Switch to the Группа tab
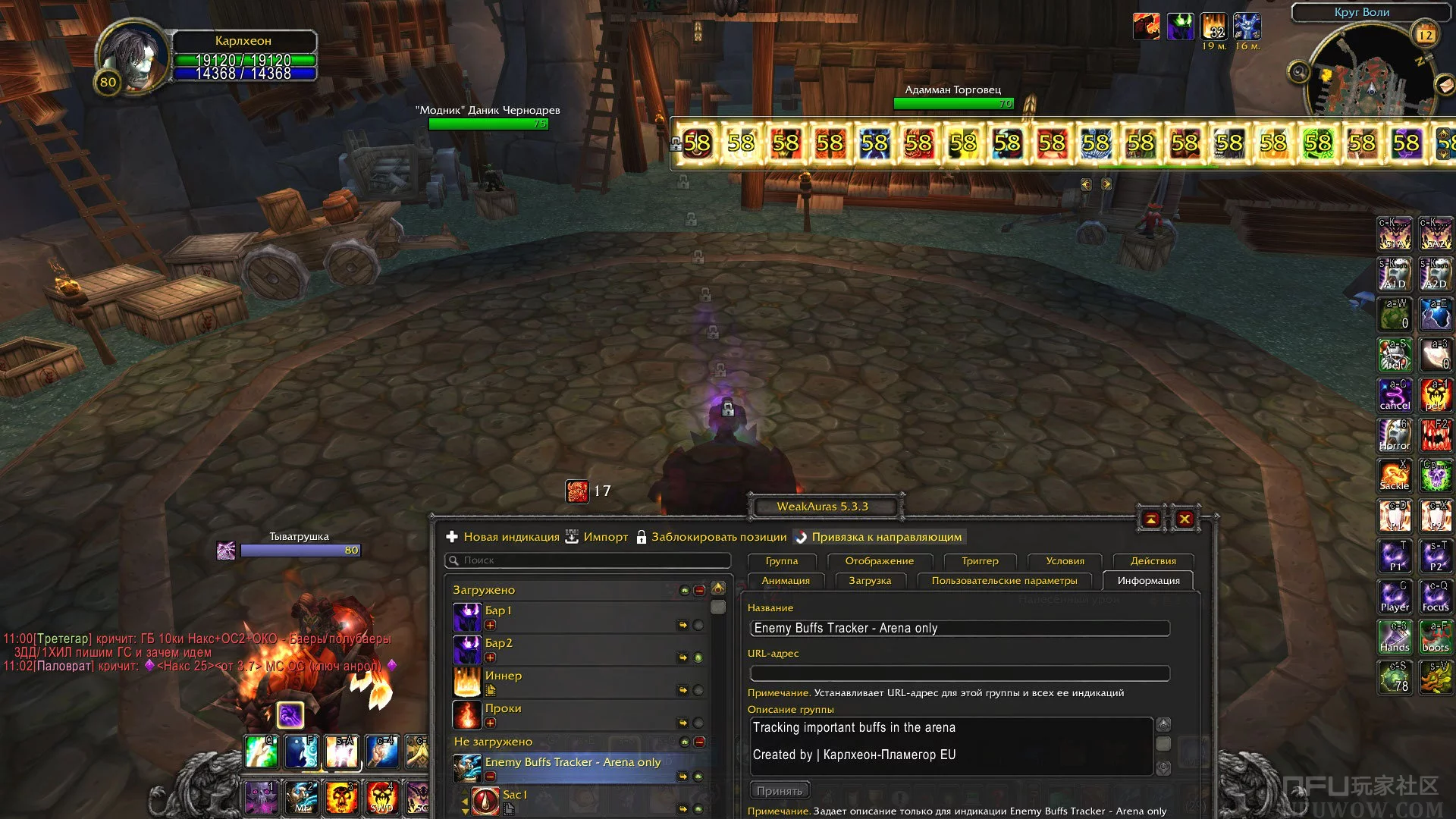Viewport: 1456px width, 819px height. coord(781,561)
